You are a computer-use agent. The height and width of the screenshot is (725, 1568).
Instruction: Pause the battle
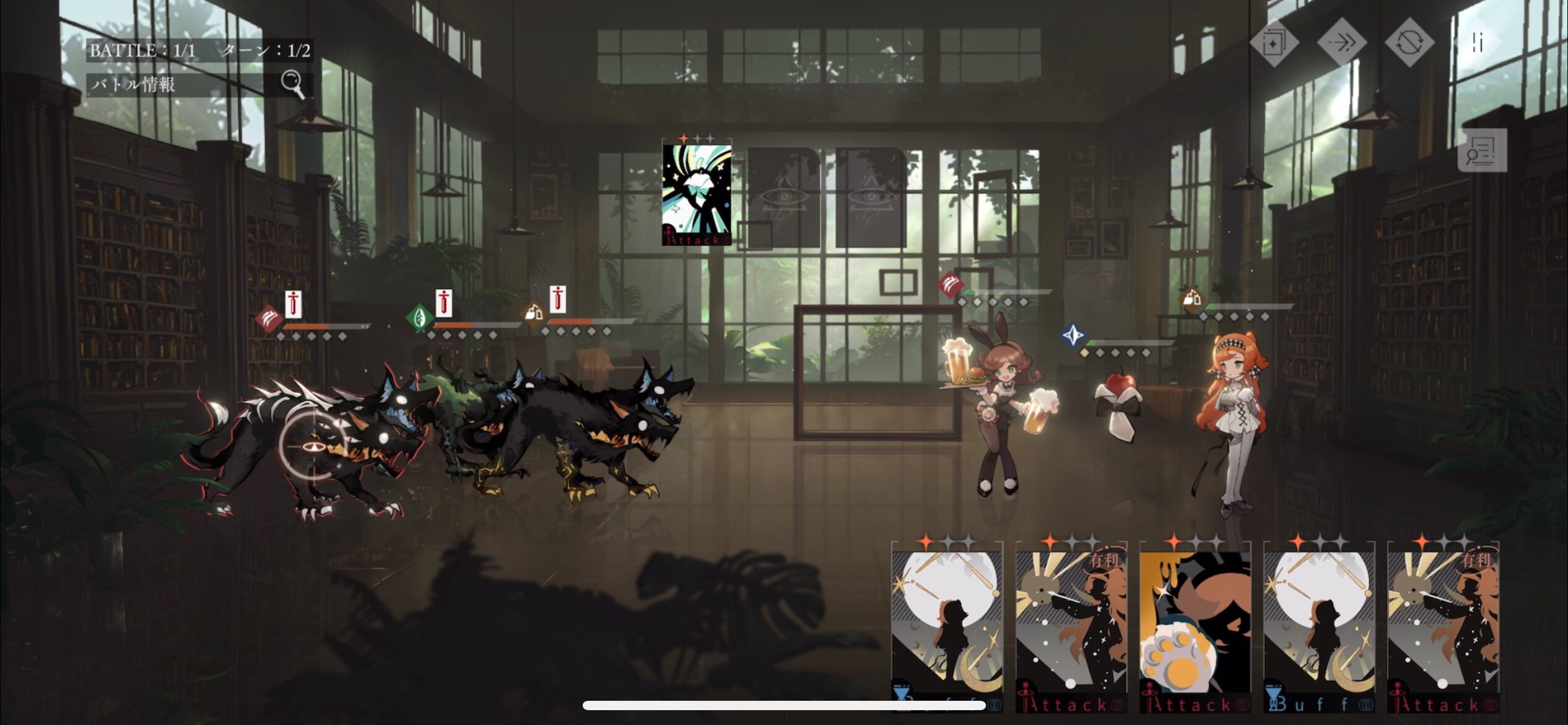[x=1478, y=43]
